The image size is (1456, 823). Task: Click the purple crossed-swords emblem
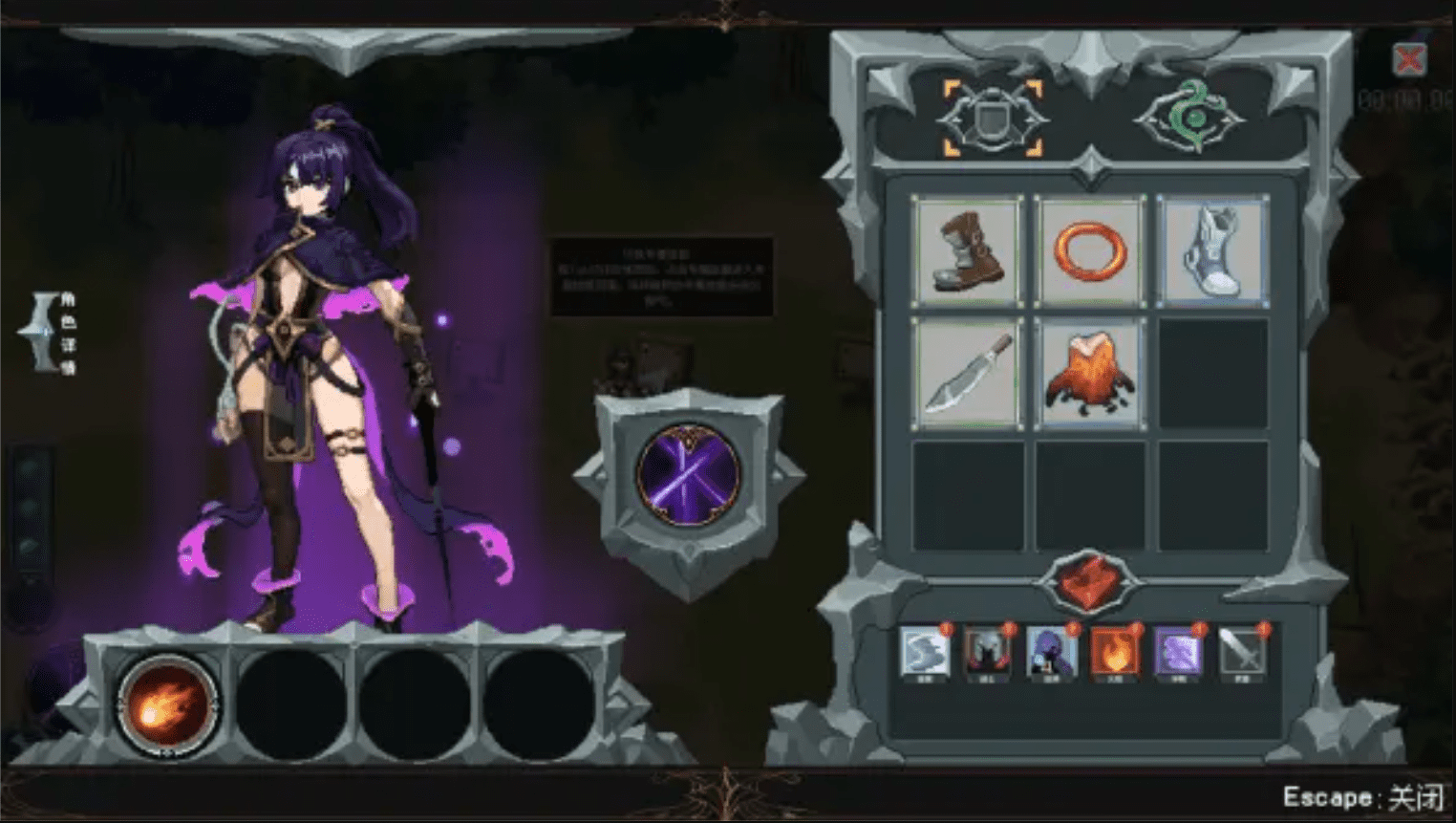click(x=688, y=475)
